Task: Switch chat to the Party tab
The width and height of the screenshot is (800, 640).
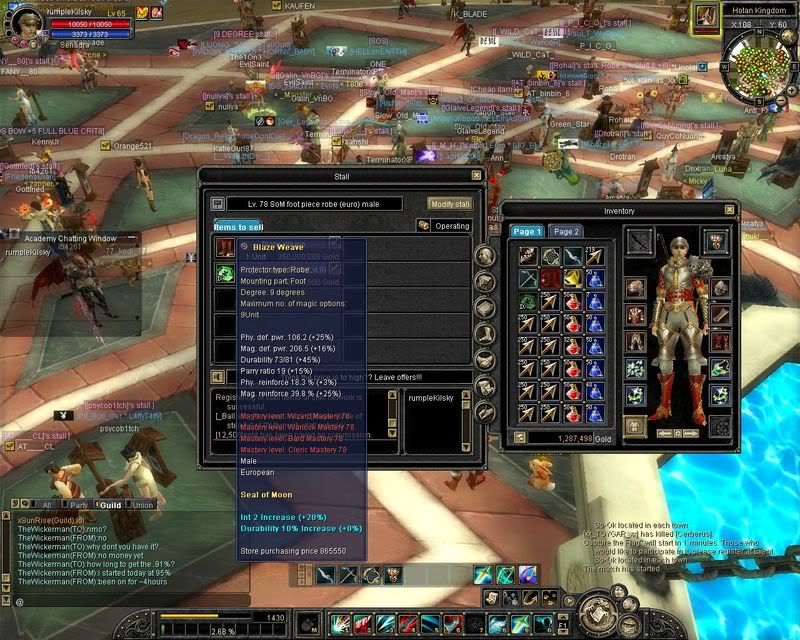Action: coord(77,505)
